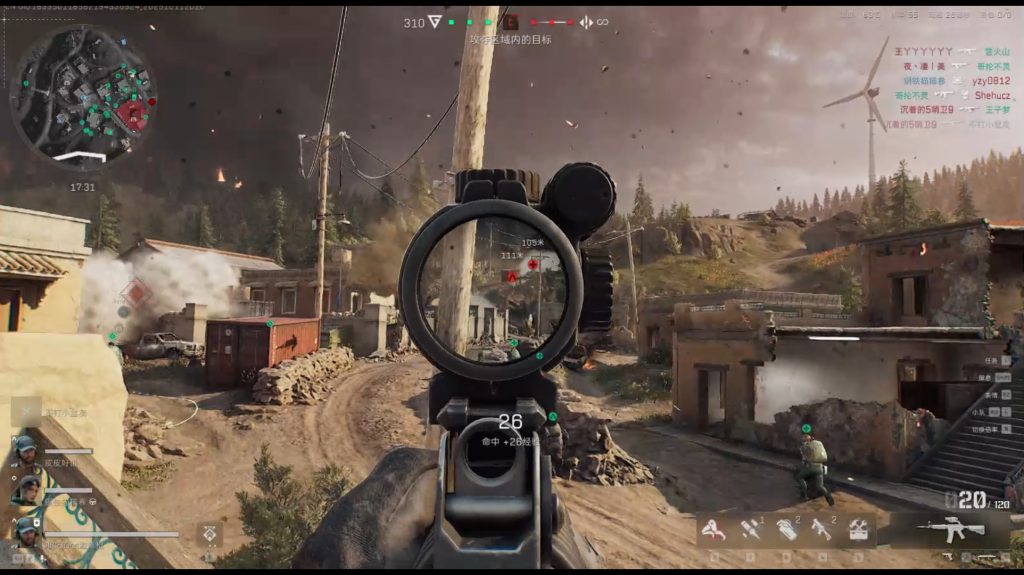The width and height of the screenshot is (1024, 575).
Task: Select the first red-and-white ability icon
Action: [x=713, y=530]
